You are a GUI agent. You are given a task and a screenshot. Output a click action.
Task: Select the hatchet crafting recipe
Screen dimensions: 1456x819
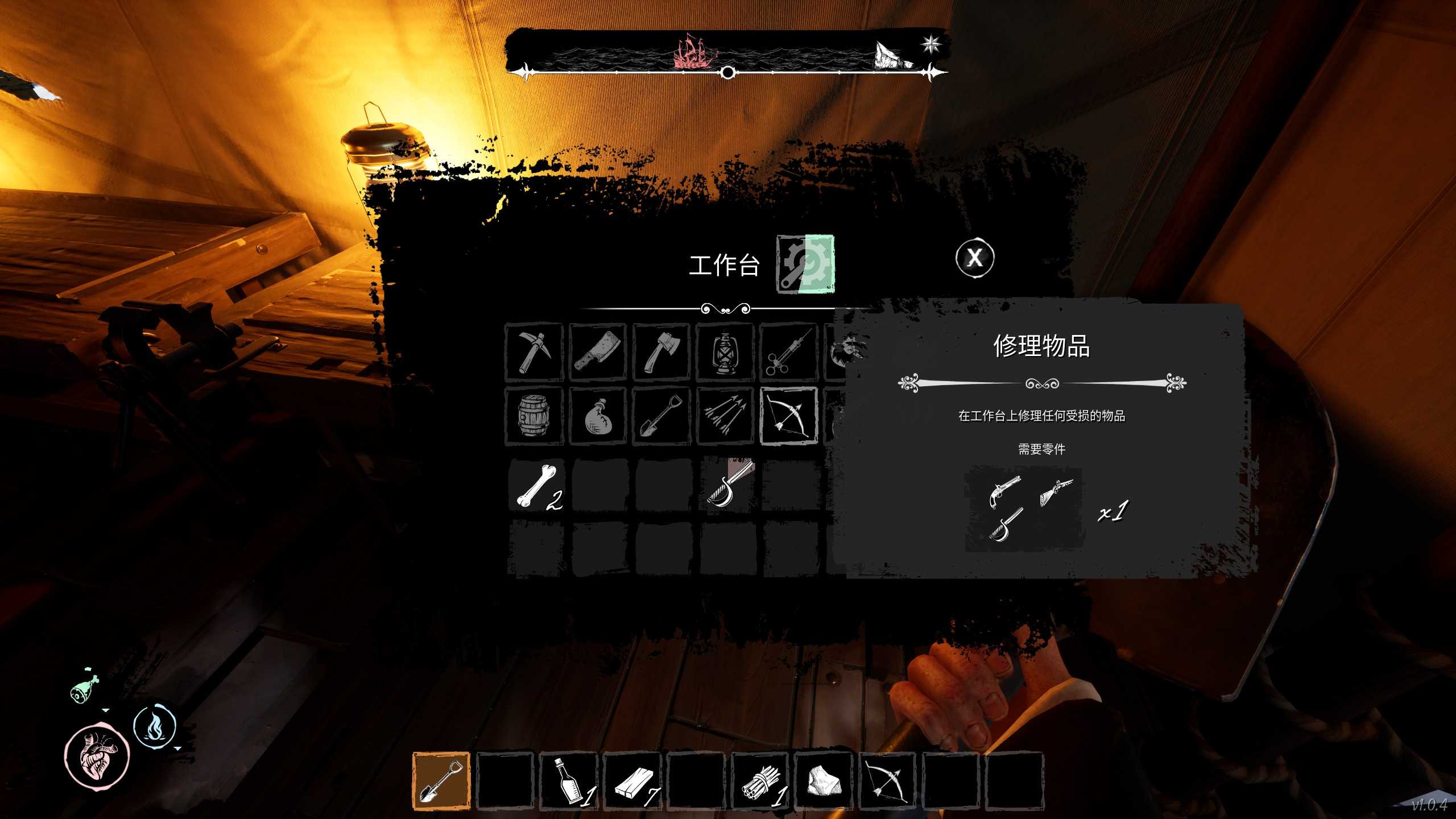tap(661, 352)
